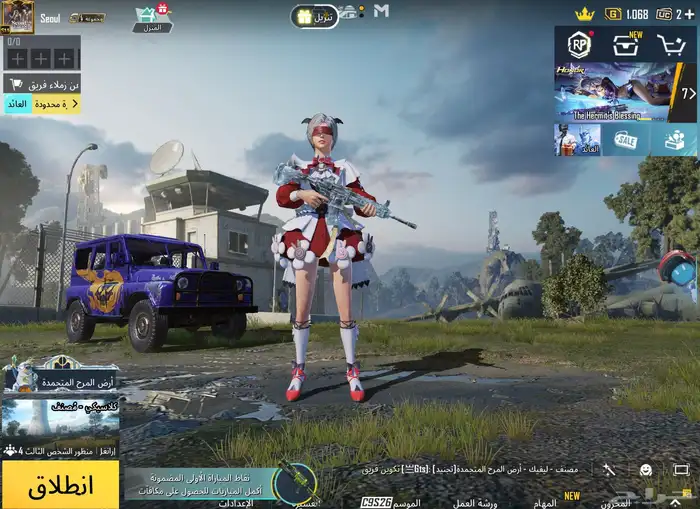The height and width of the screenshot is (509, 700).
Task: Open the Royale Pass RP icon
Action: tap(579, 45)
